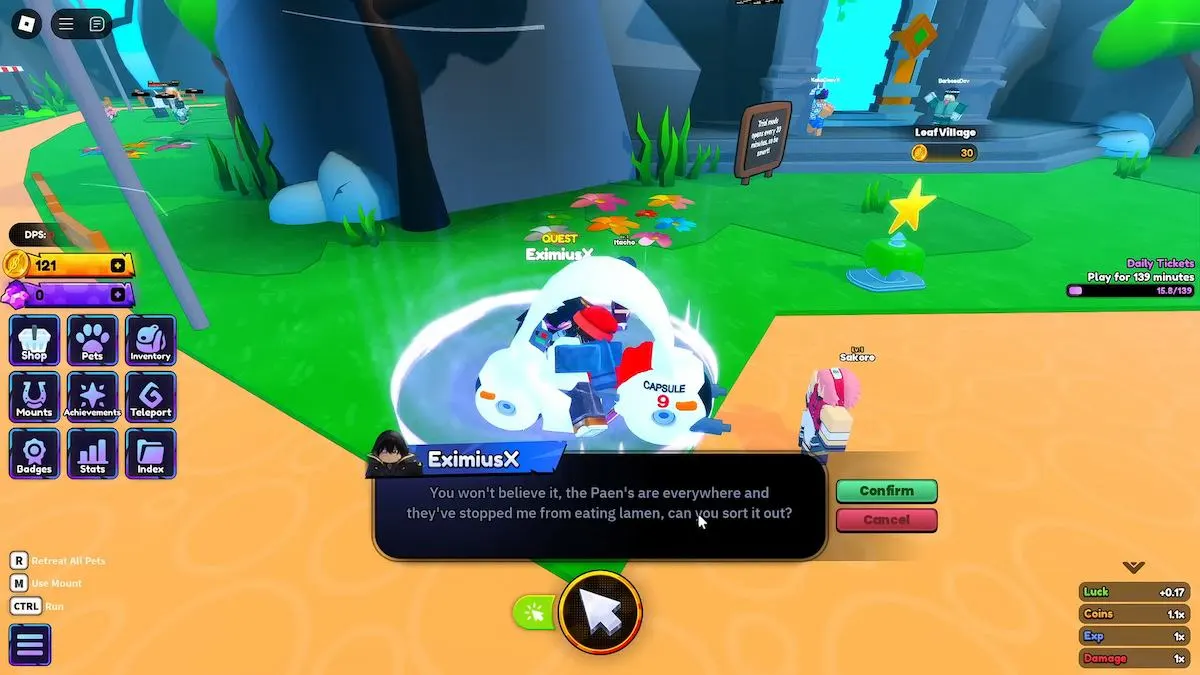The width and height of the screenshot is (1200, 675).
Task: Open the Teleport menu
Action: click(150, 397)
